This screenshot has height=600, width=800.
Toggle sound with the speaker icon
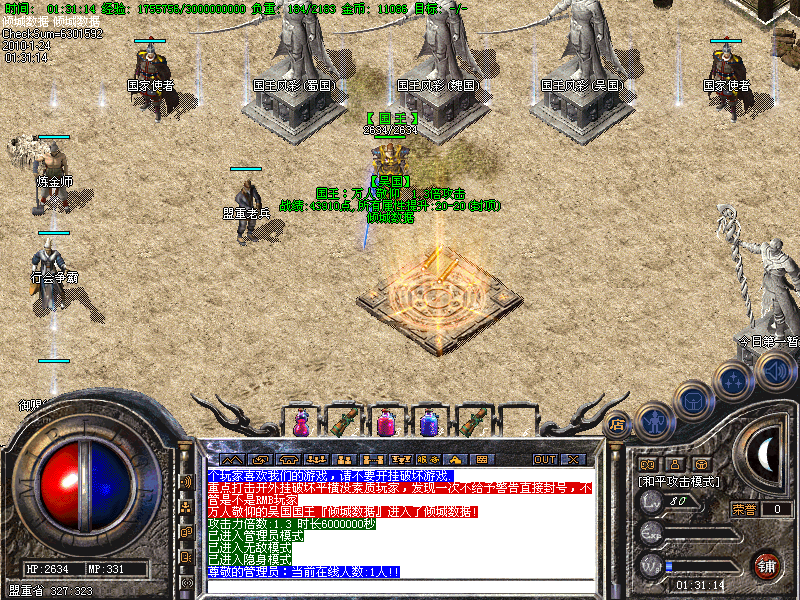coord(773,372)
